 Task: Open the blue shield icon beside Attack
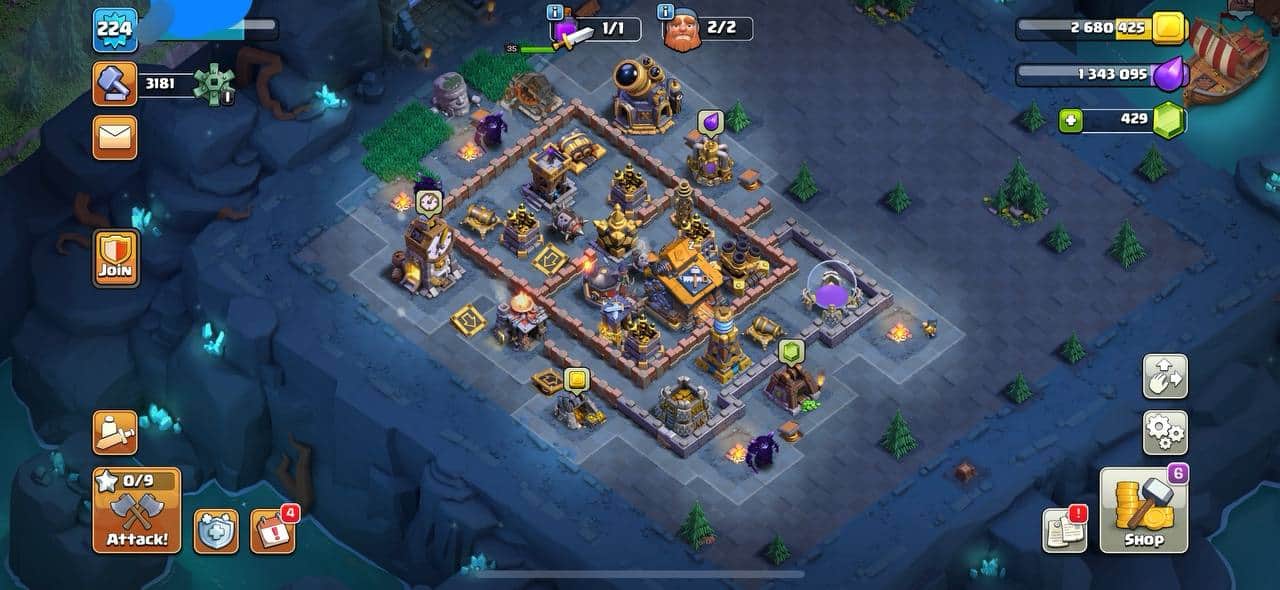(216, 530)
